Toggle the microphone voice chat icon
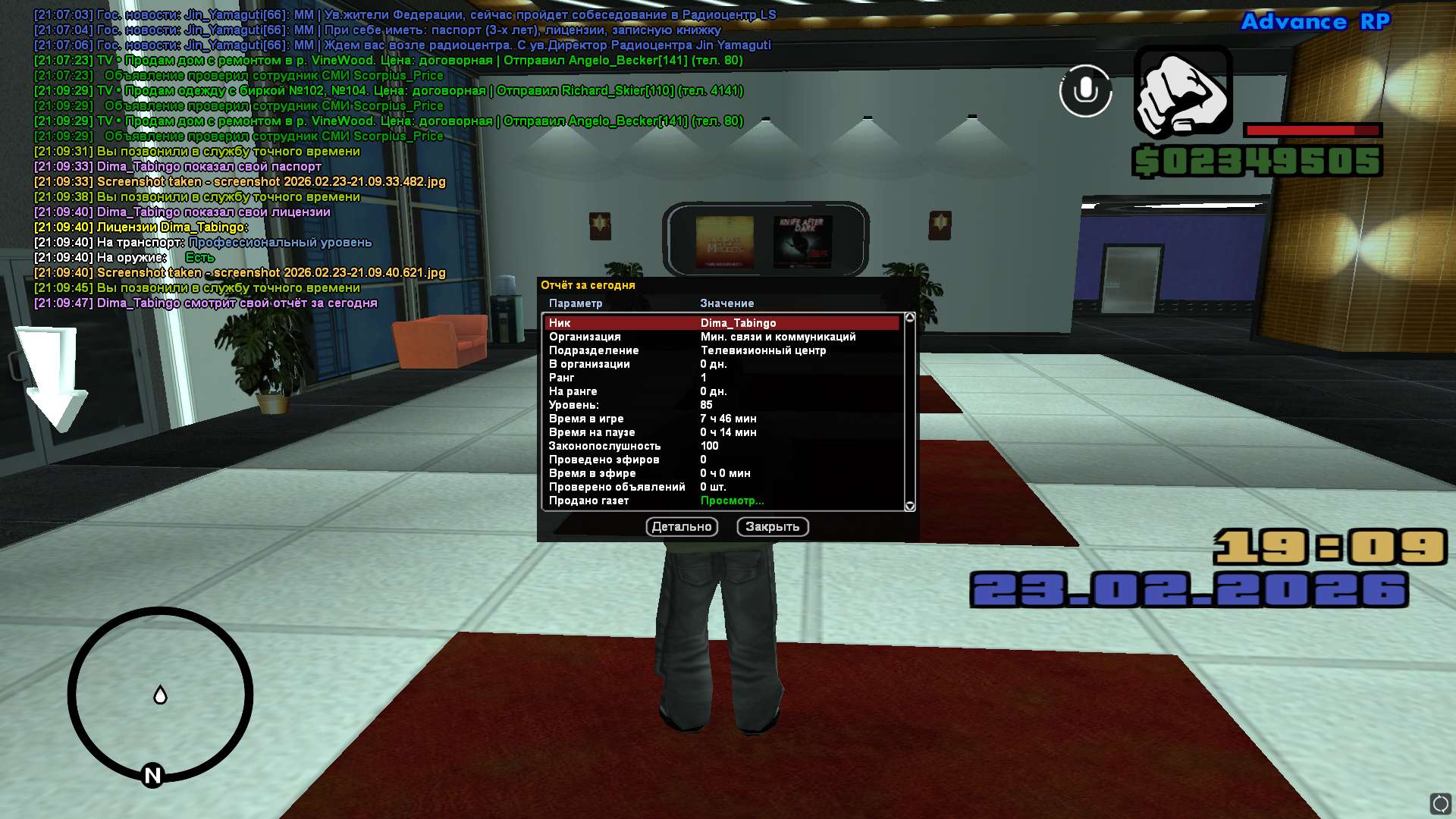Viewport: 1456px width, 819px height. tap(1085, 91)
